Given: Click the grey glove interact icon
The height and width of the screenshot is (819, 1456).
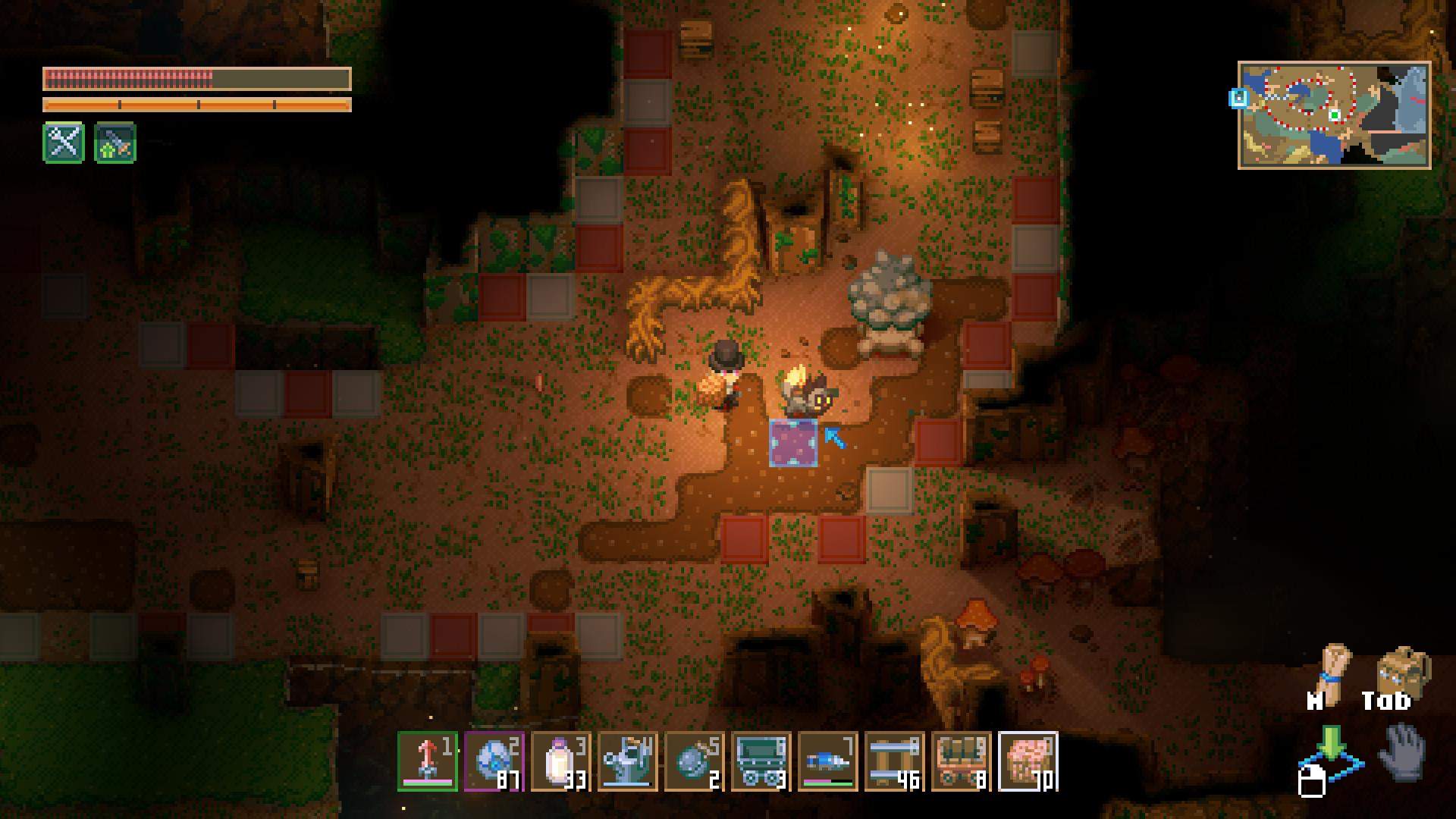Looking at the screenshot, I should (x=1403, y=752).
